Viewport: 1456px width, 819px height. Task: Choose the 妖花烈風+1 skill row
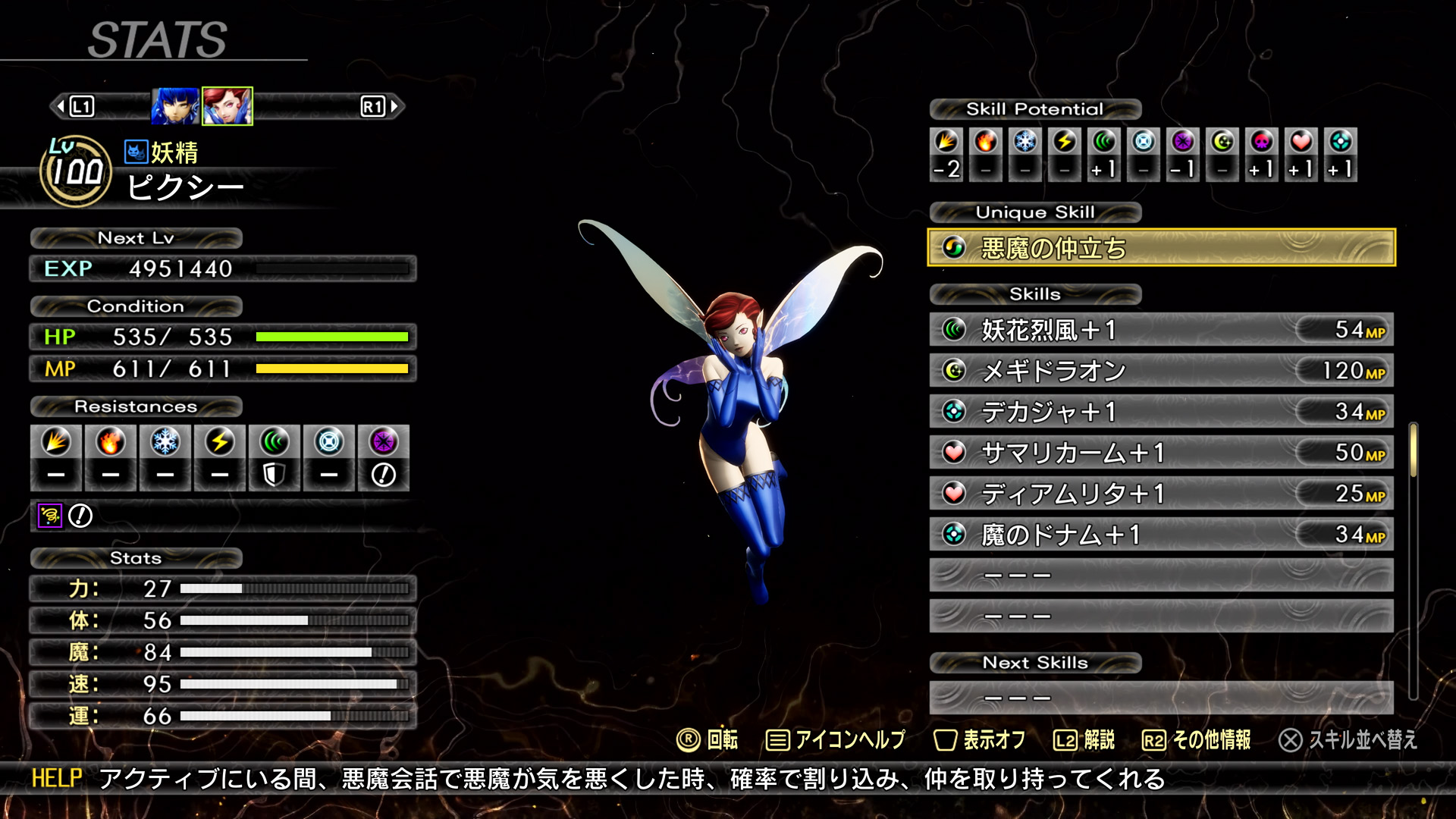[1160, 330]
